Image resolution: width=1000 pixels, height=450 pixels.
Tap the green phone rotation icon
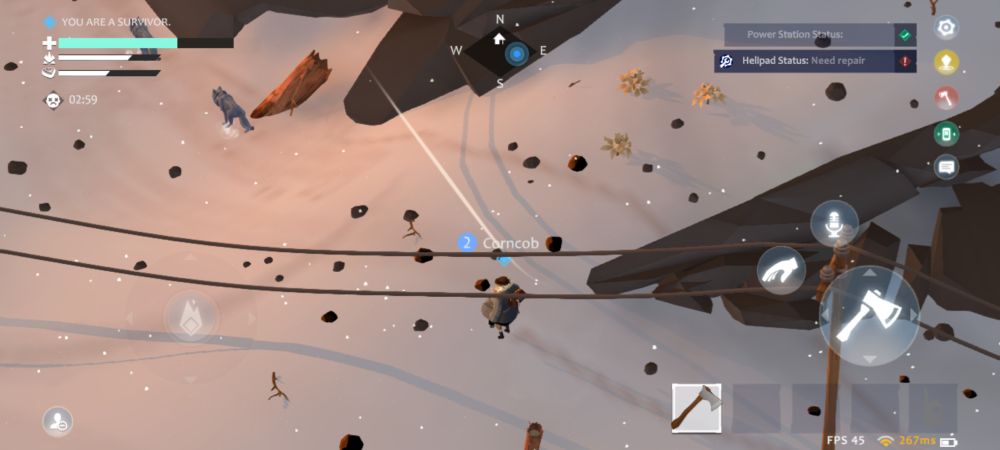click(x=945, y=132)
